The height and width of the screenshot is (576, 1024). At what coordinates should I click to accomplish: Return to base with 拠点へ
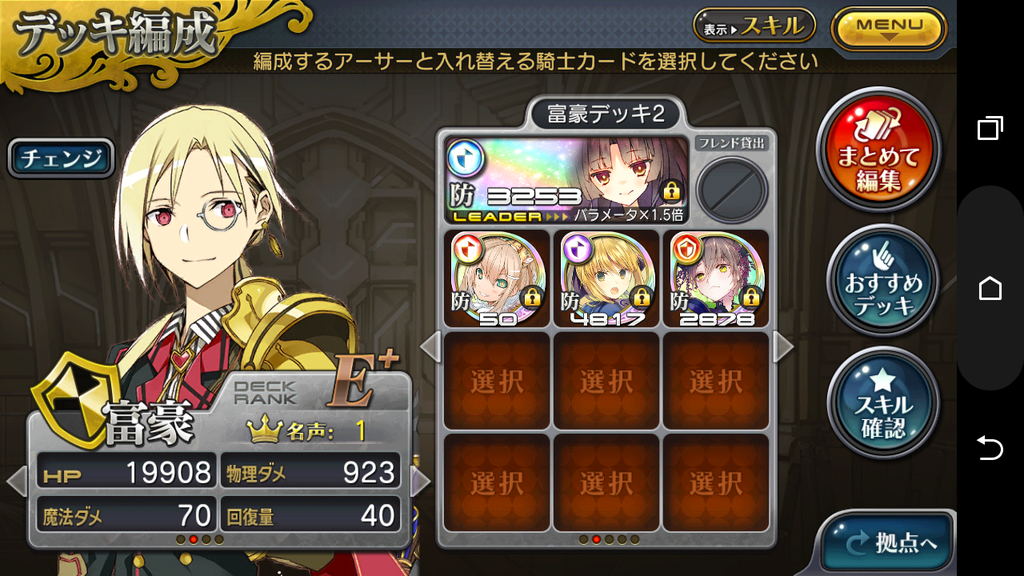885,543
